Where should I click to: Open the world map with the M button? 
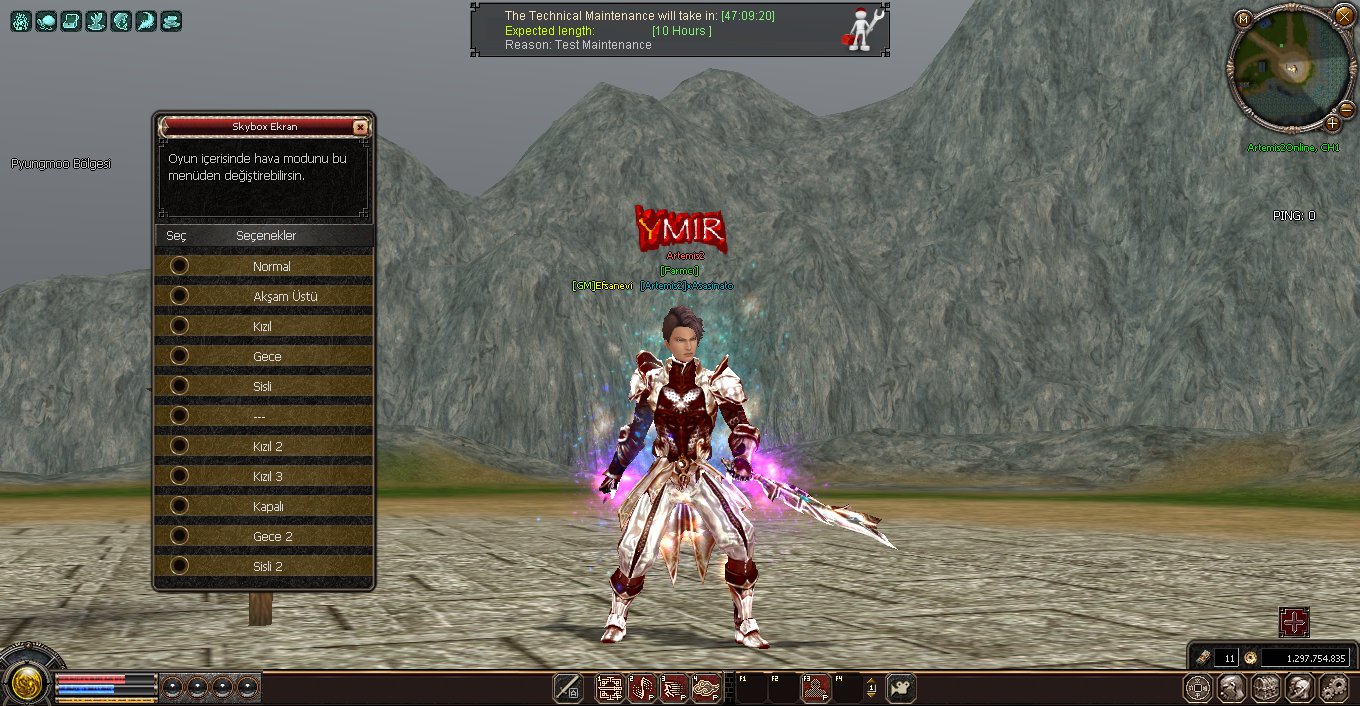point(1243,19)
